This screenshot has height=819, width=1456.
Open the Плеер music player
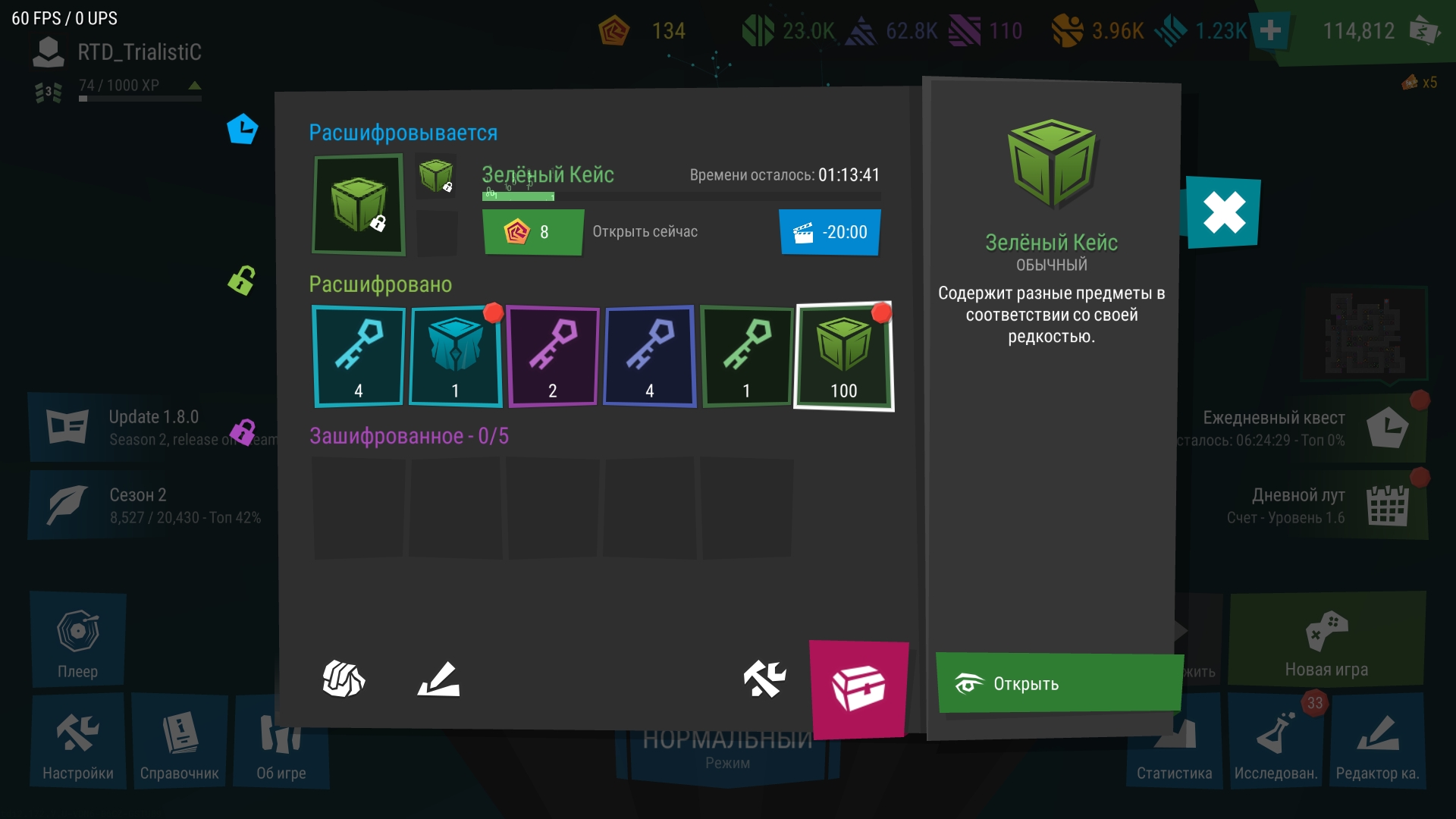78,641
